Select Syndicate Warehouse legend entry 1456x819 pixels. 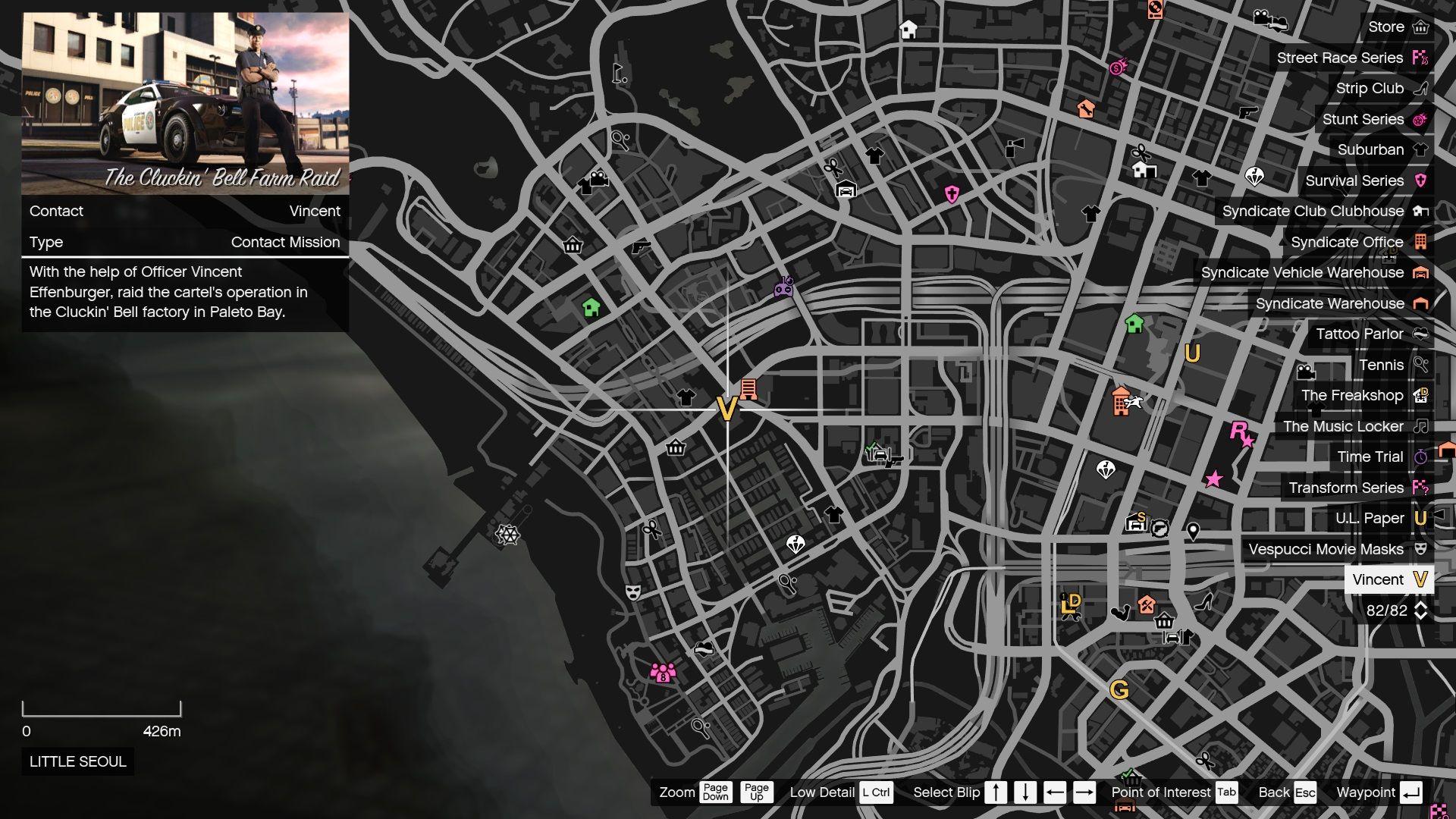1330,303
